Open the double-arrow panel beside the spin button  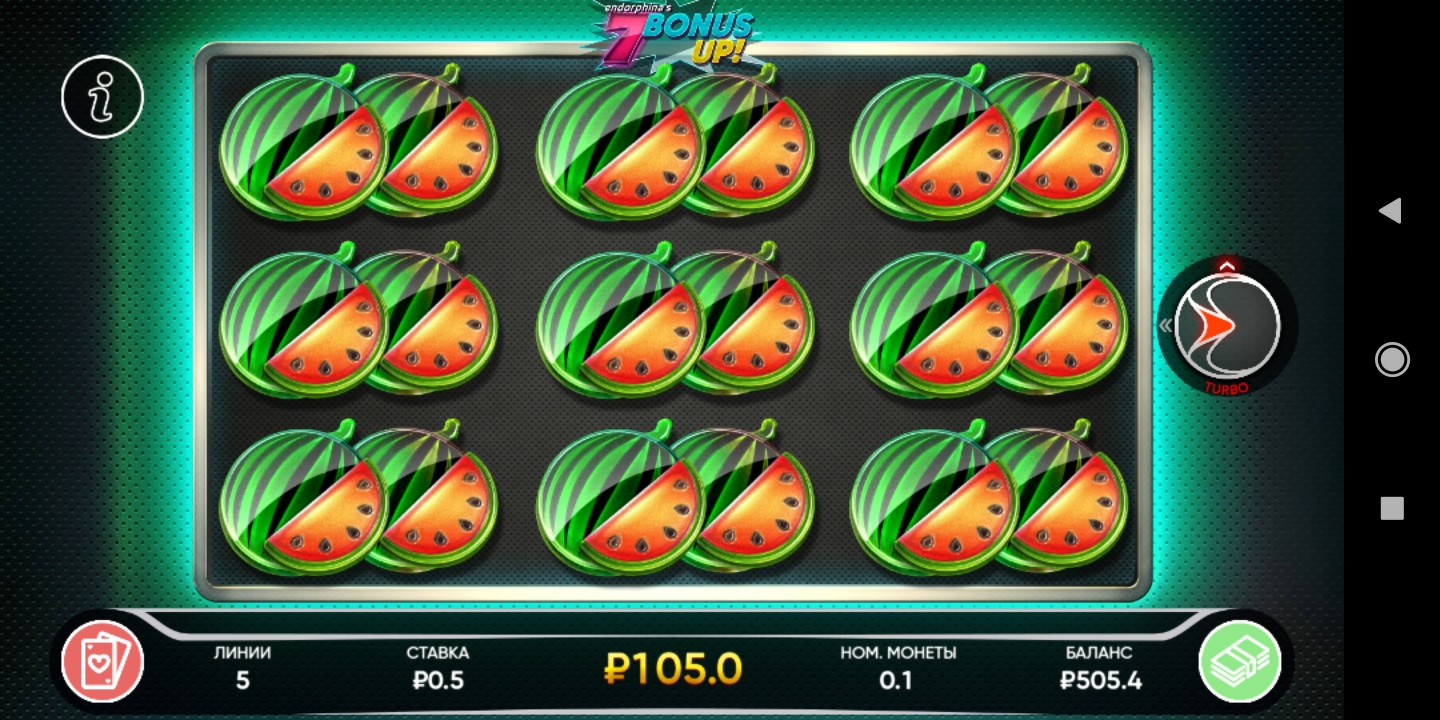1165,325
